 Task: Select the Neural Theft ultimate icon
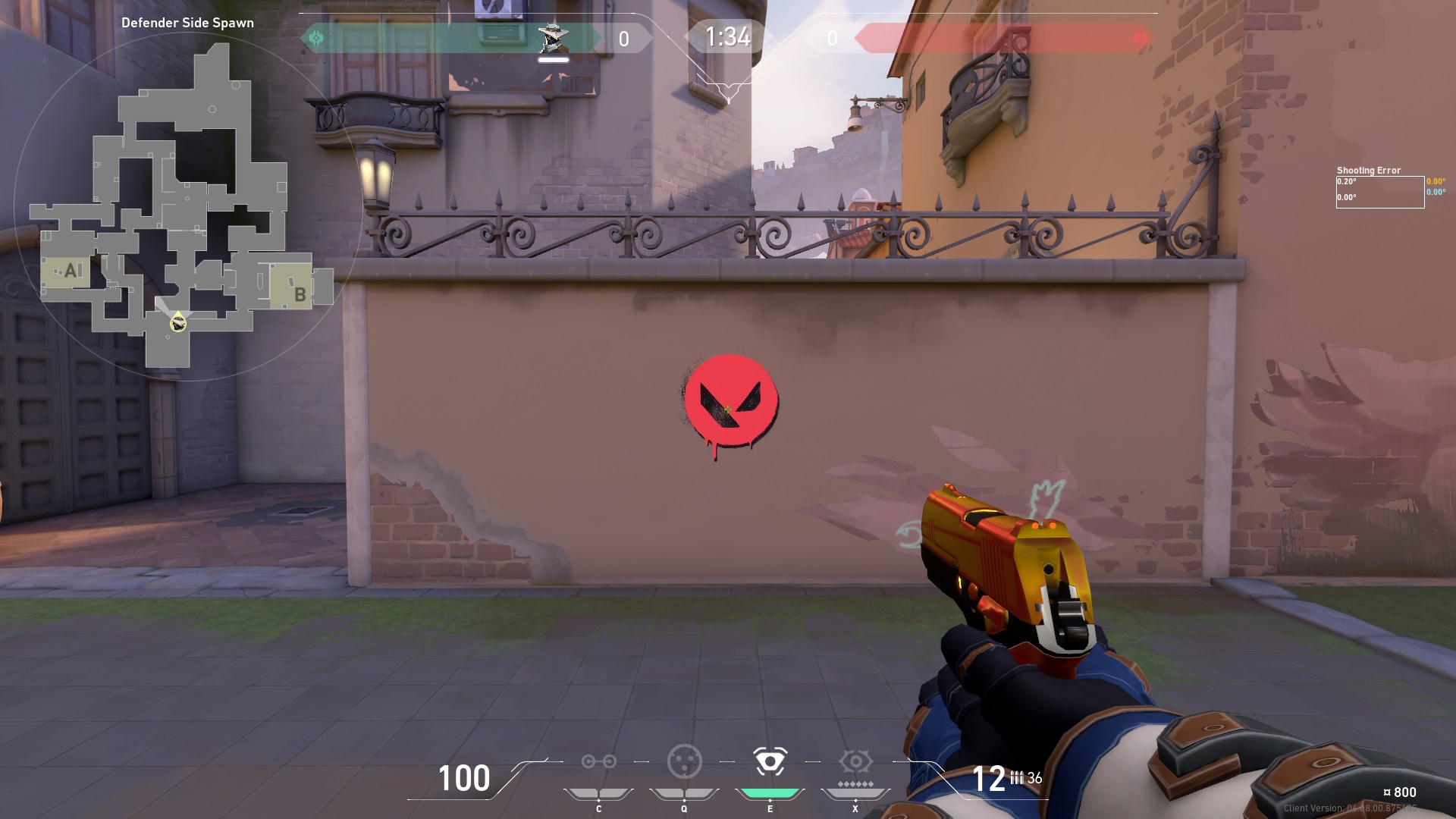pos(855,761)
